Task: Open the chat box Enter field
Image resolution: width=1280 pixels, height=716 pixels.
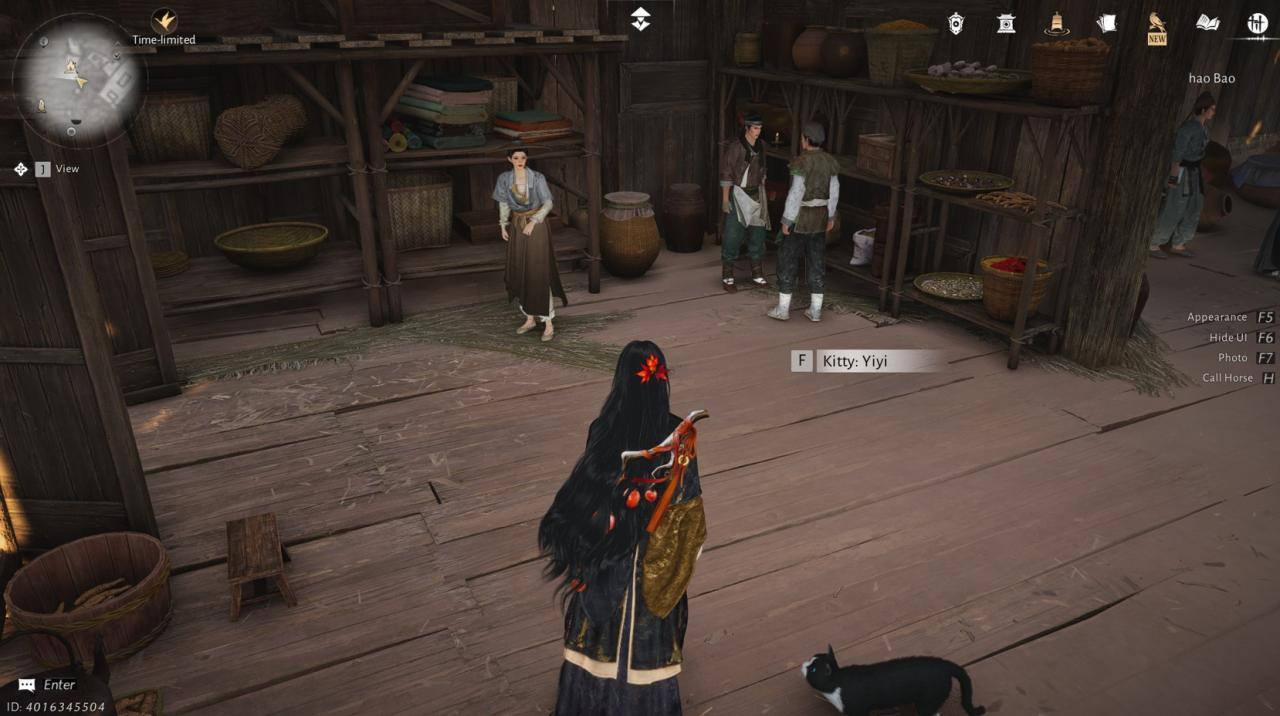Action: (x=59, y=685)
